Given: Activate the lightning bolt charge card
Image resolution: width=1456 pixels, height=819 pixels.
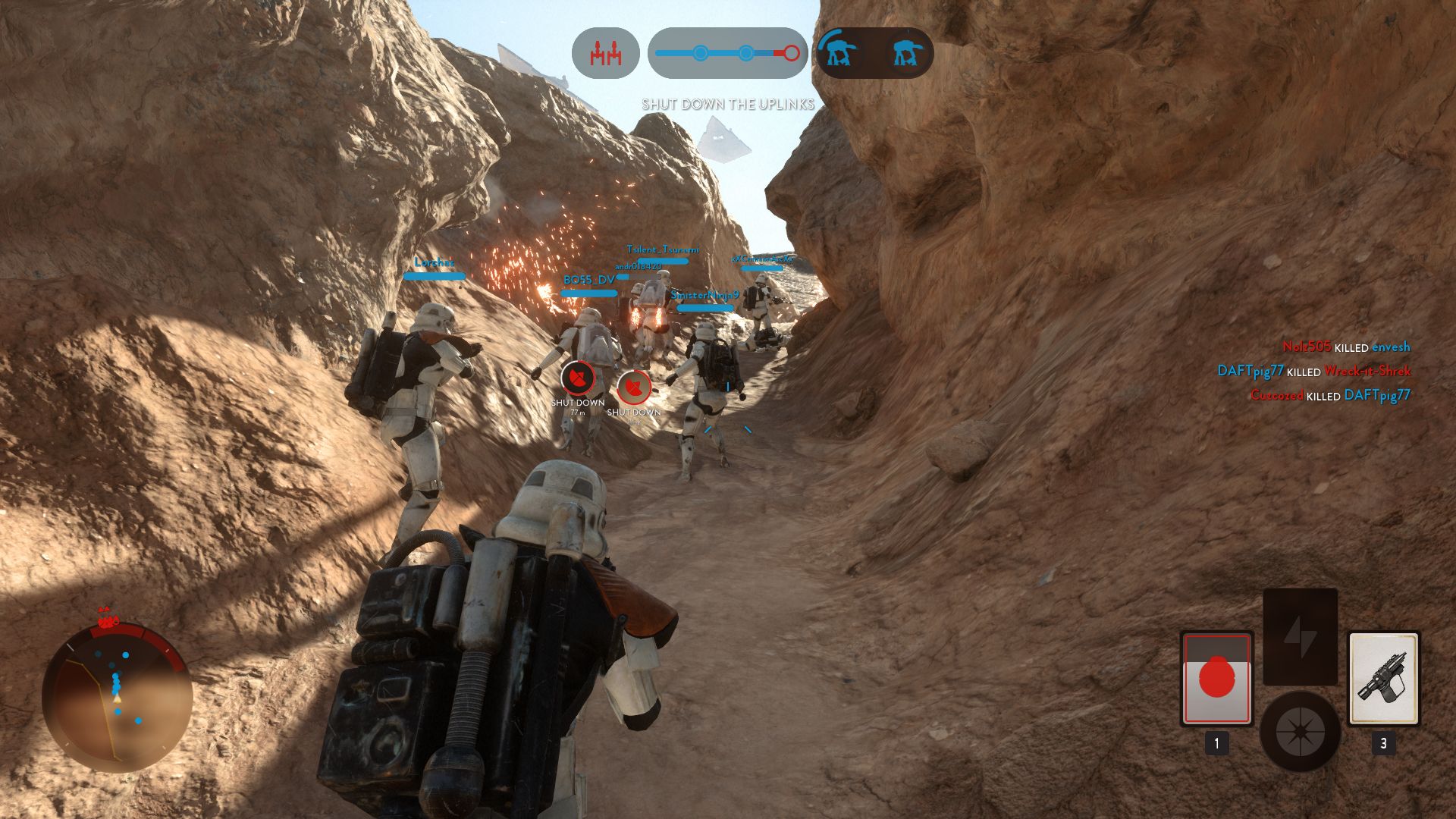Looking at the screenshot, I should click(1300, 636).
